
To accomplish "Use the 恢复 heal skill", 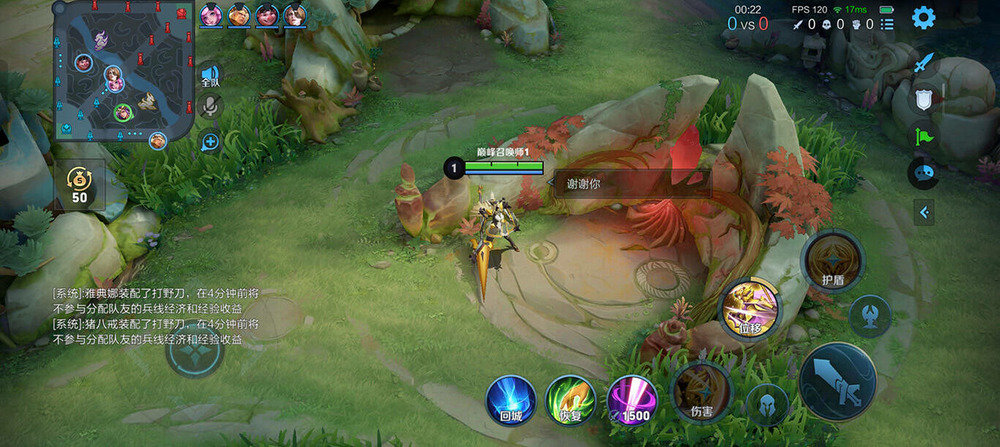I will pos(571,400).
